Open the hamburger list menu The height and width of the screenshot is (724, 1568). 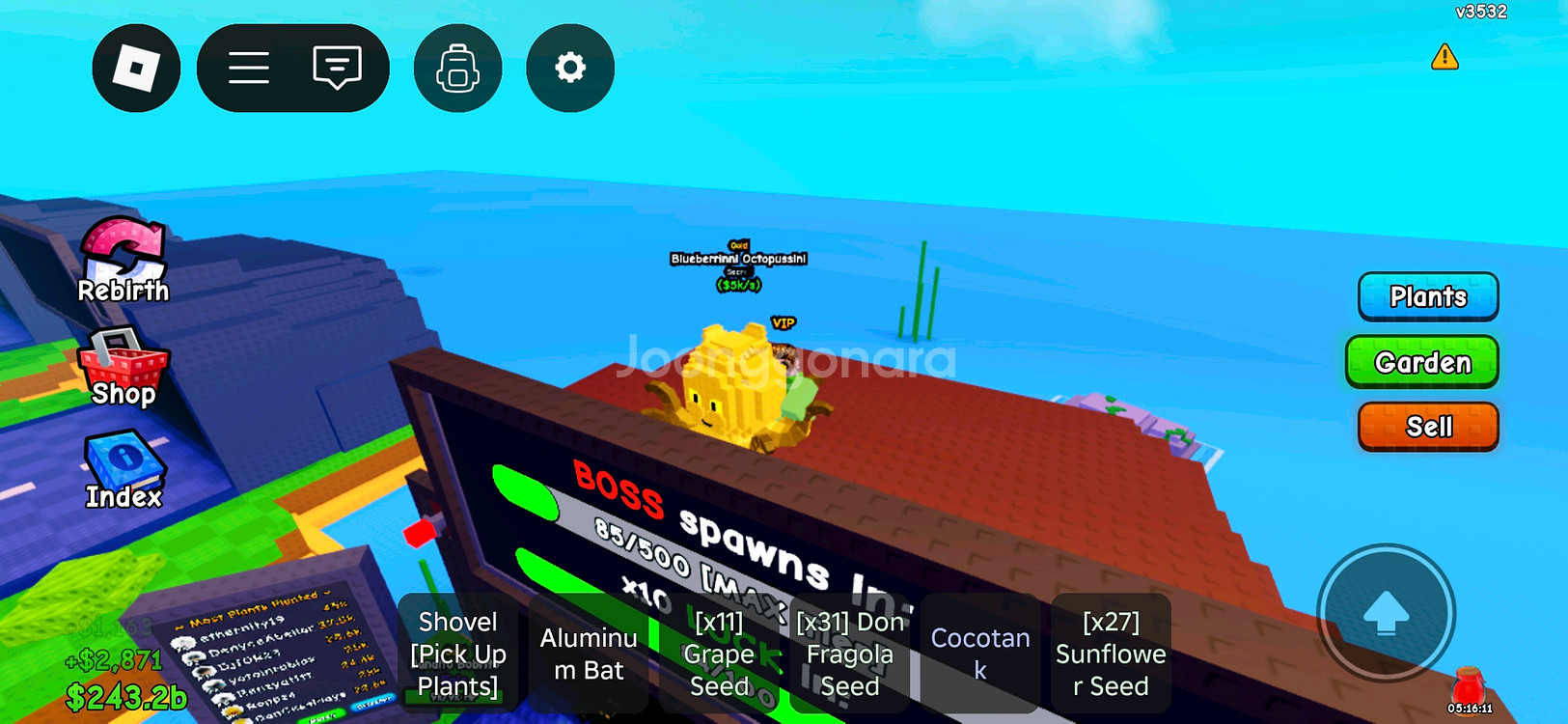(249, 69)
